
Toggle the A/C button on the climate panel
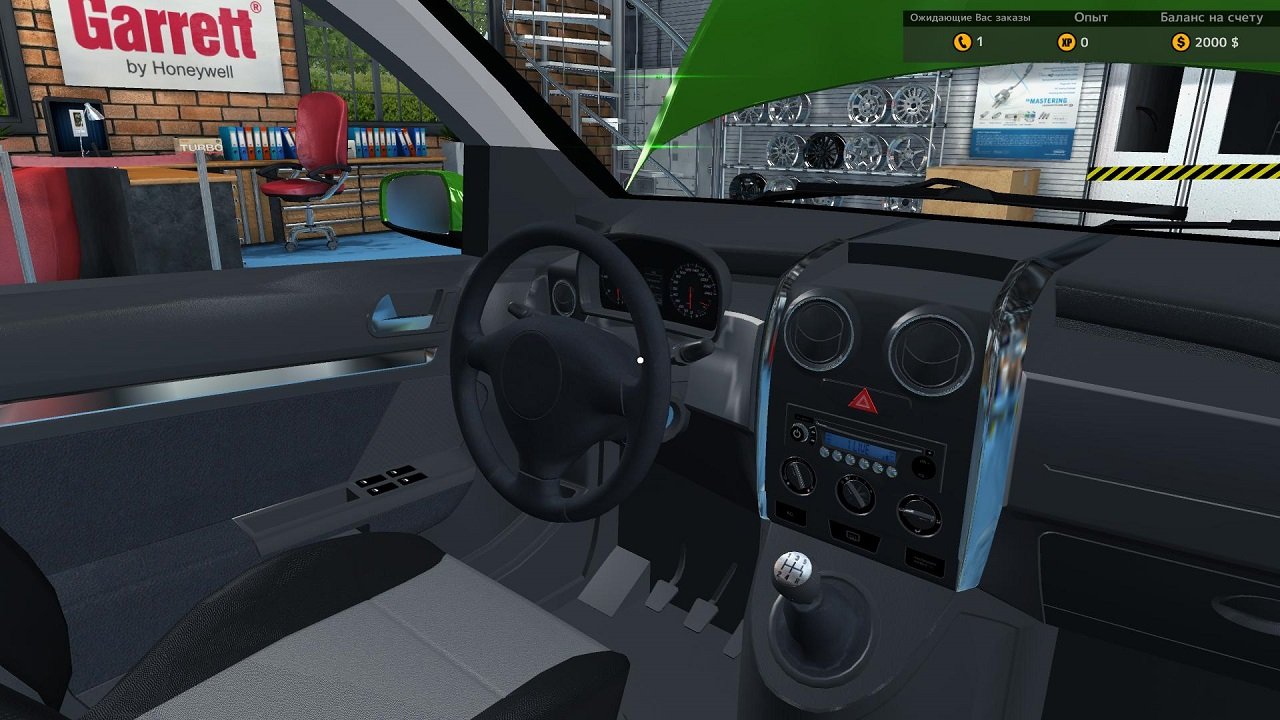coord(790,512)
